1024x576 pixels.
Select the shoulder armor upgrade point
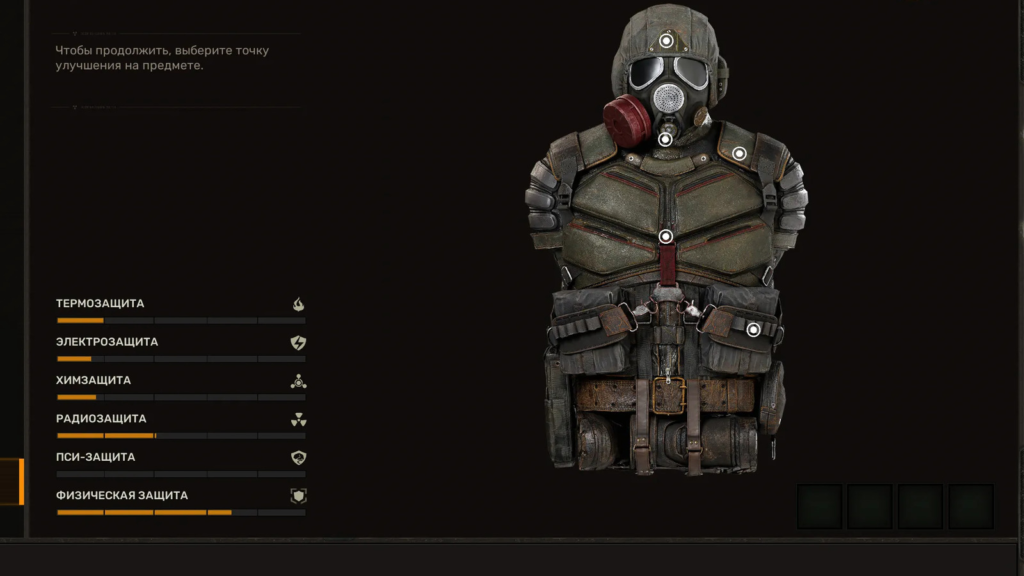739,153
